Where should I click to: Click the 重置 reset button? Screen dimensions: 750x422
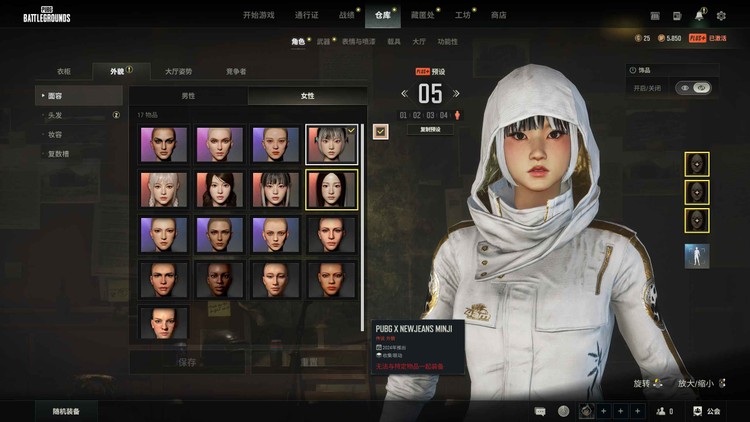click(x=309, y=361)
